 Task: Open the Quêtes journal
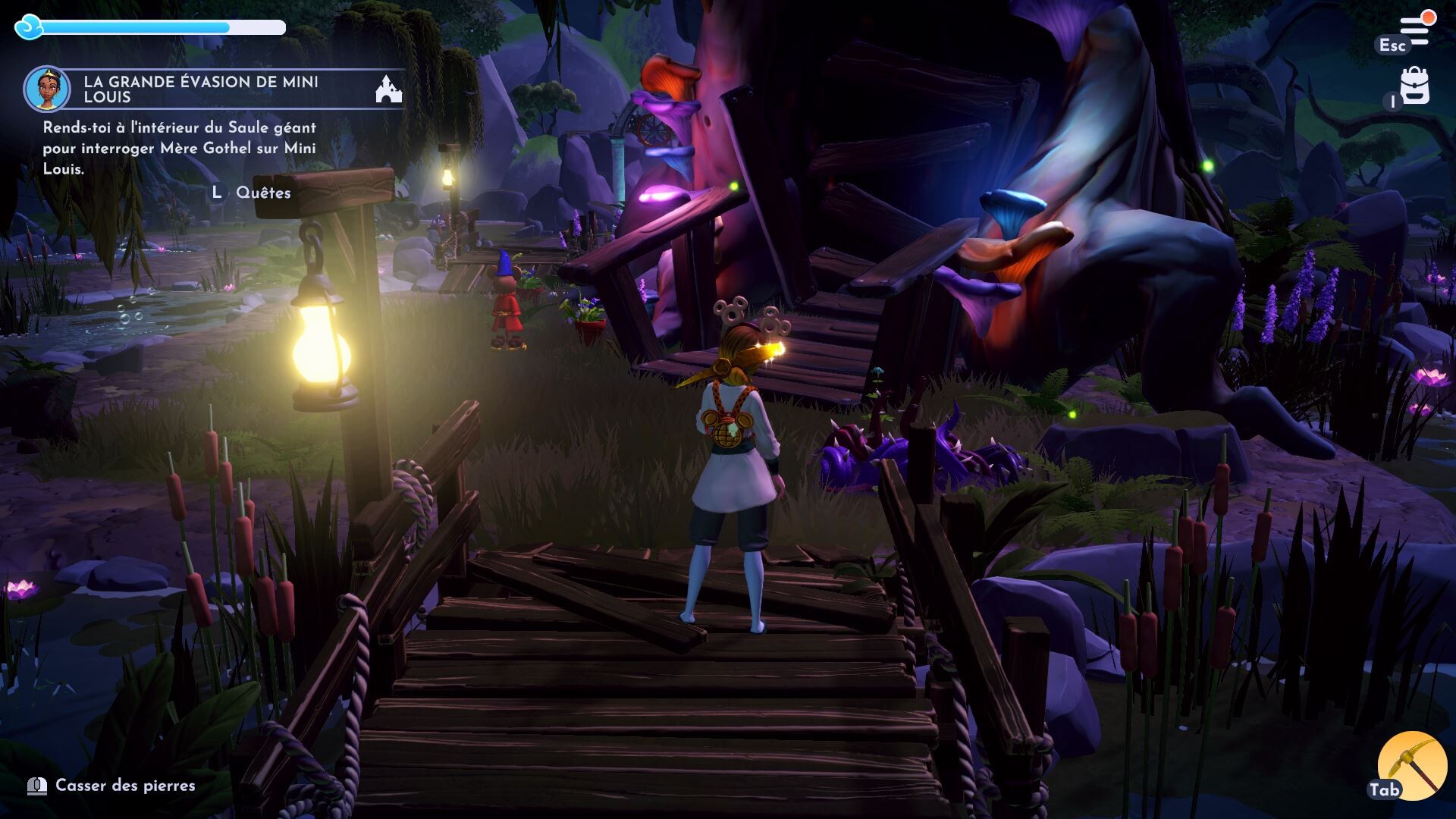(x=262, y=193)
